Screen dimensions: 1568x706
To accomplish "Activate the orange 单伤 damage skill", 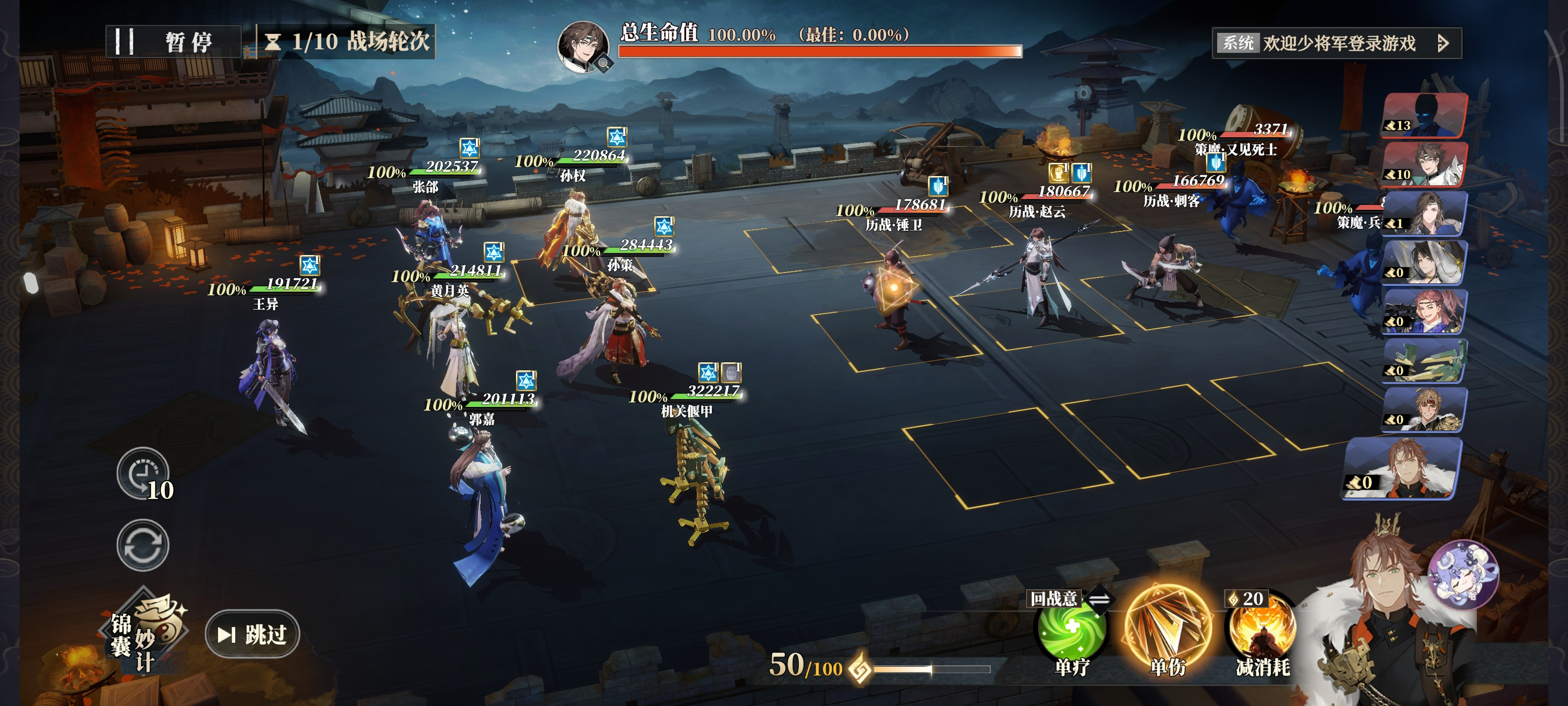I will [x=1168, y=628].
